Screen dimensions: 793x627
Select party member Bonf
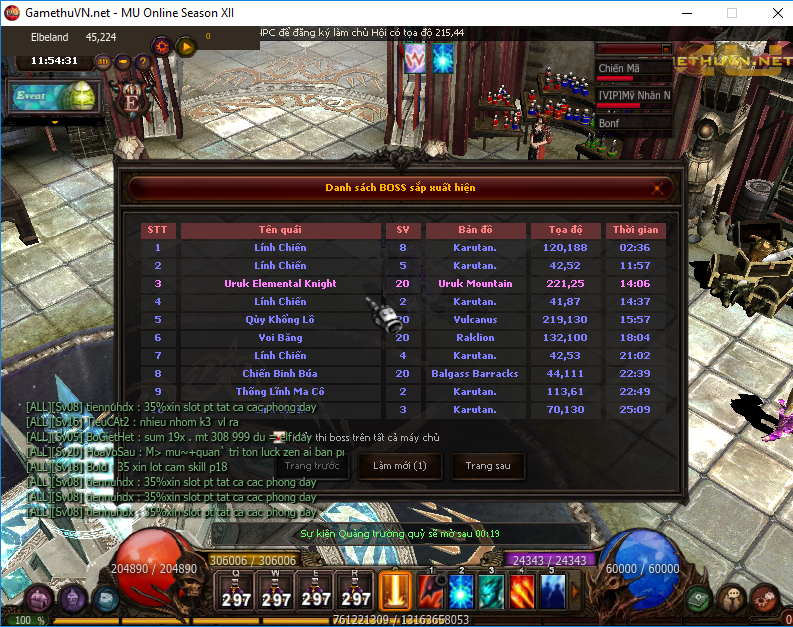click(x=634, y=123)
